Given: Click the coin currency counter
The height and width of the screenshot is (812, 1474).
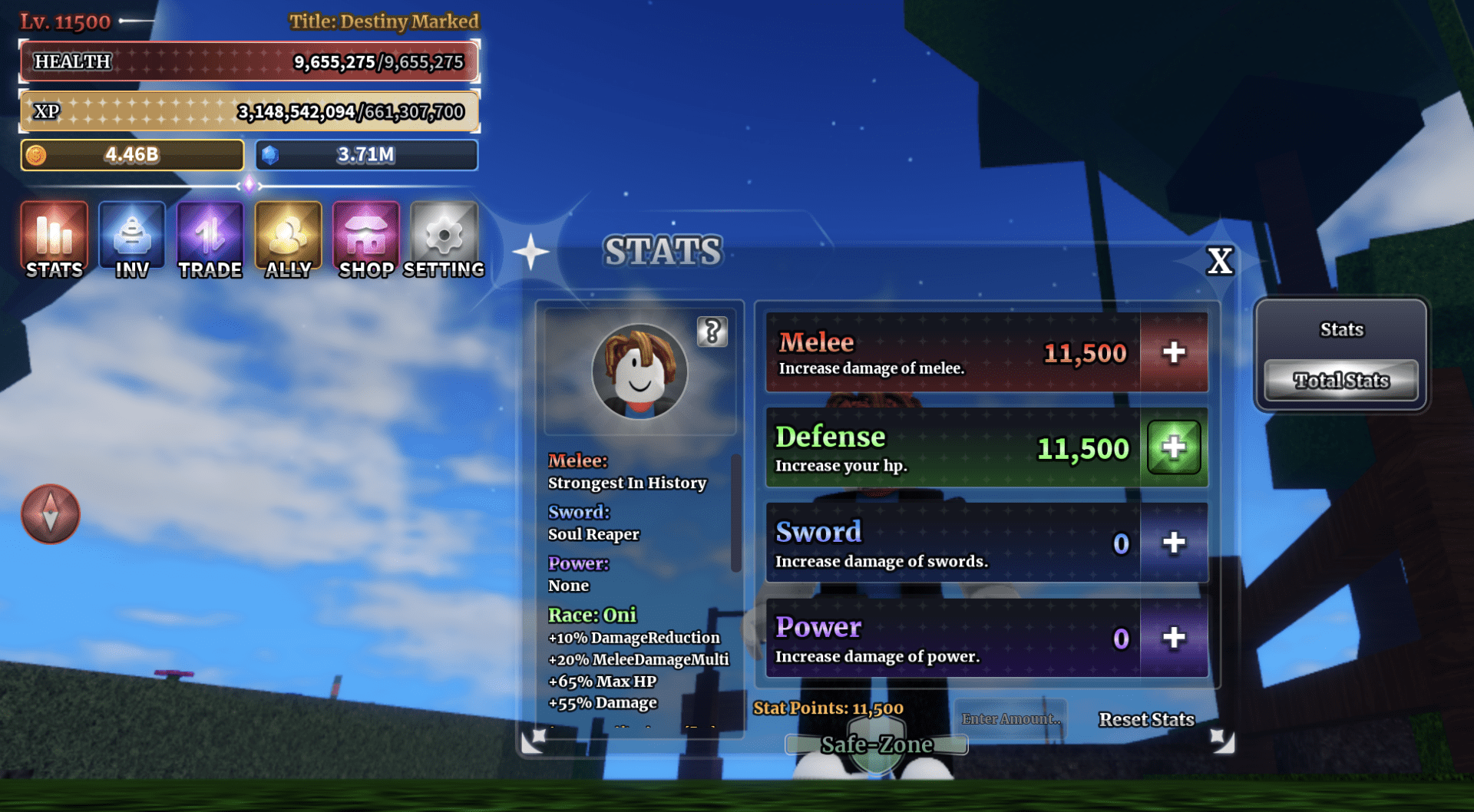Looking at the screenshot, I should click(131, 155).
